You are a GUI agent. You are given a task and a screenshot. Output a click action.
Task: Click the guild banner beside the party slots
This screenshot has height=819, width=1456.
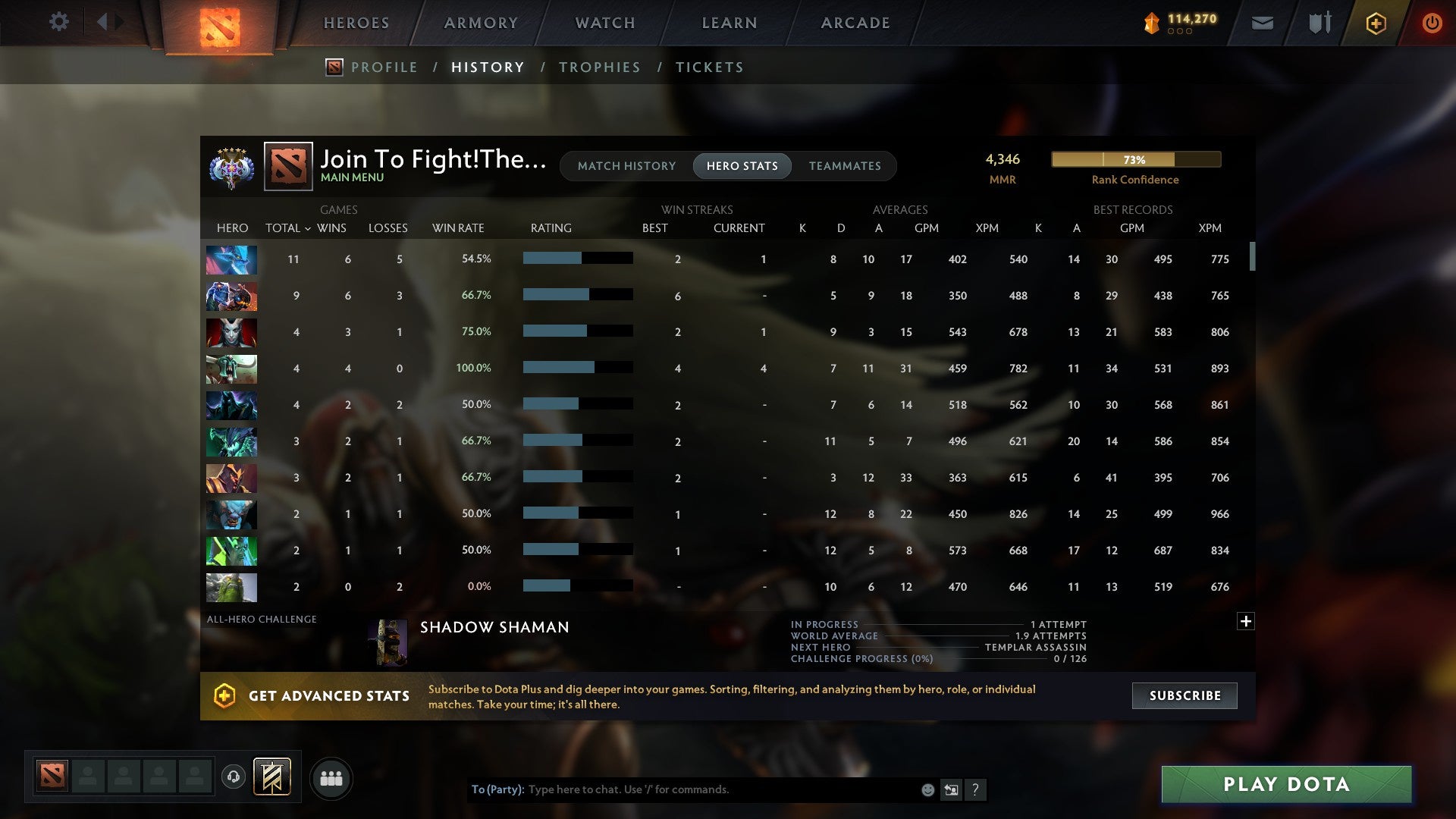[x=271, y=777]
